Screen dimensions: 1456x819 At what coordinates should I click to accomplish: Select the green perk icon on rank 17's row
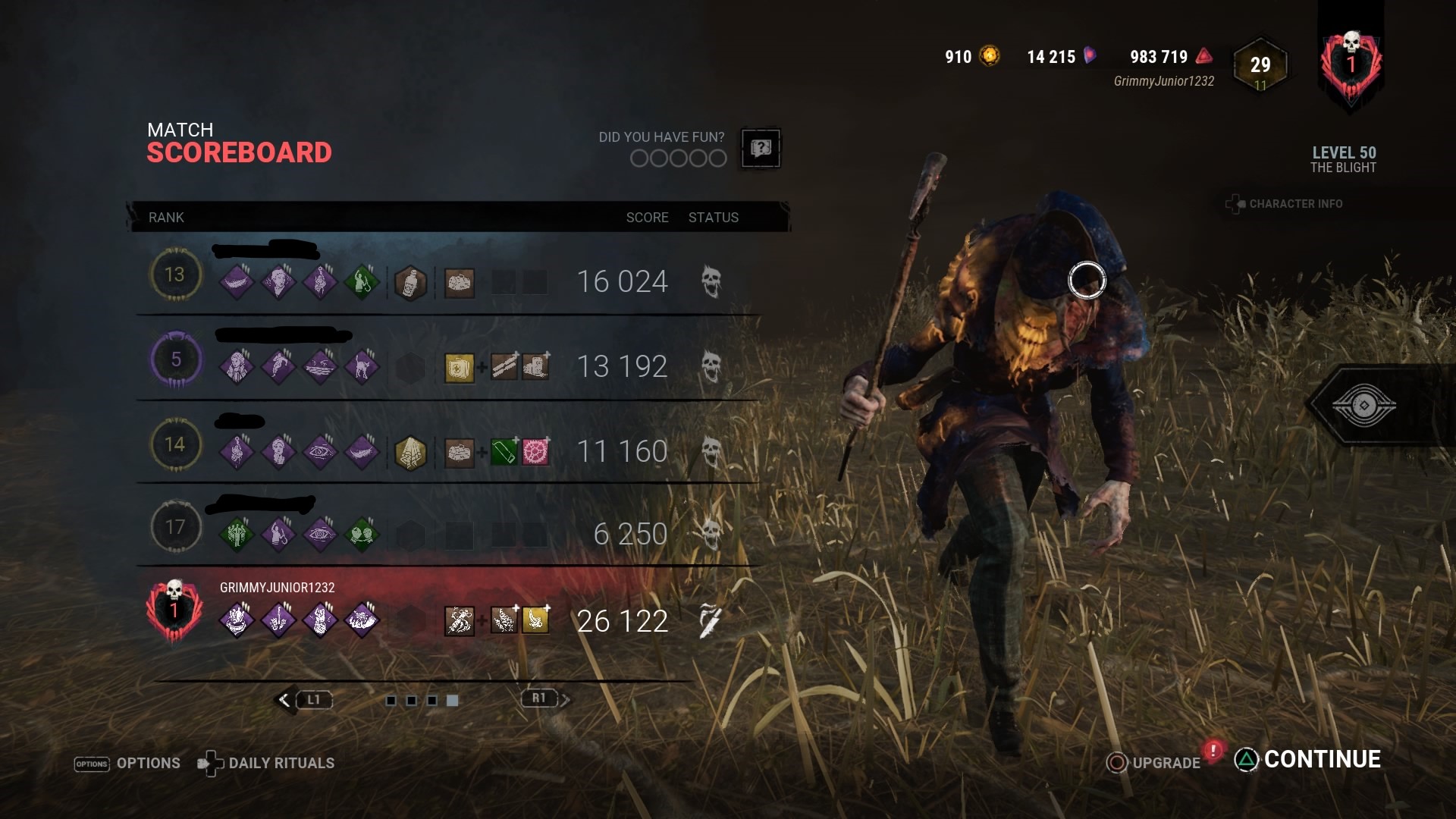[x=237, y=534]
